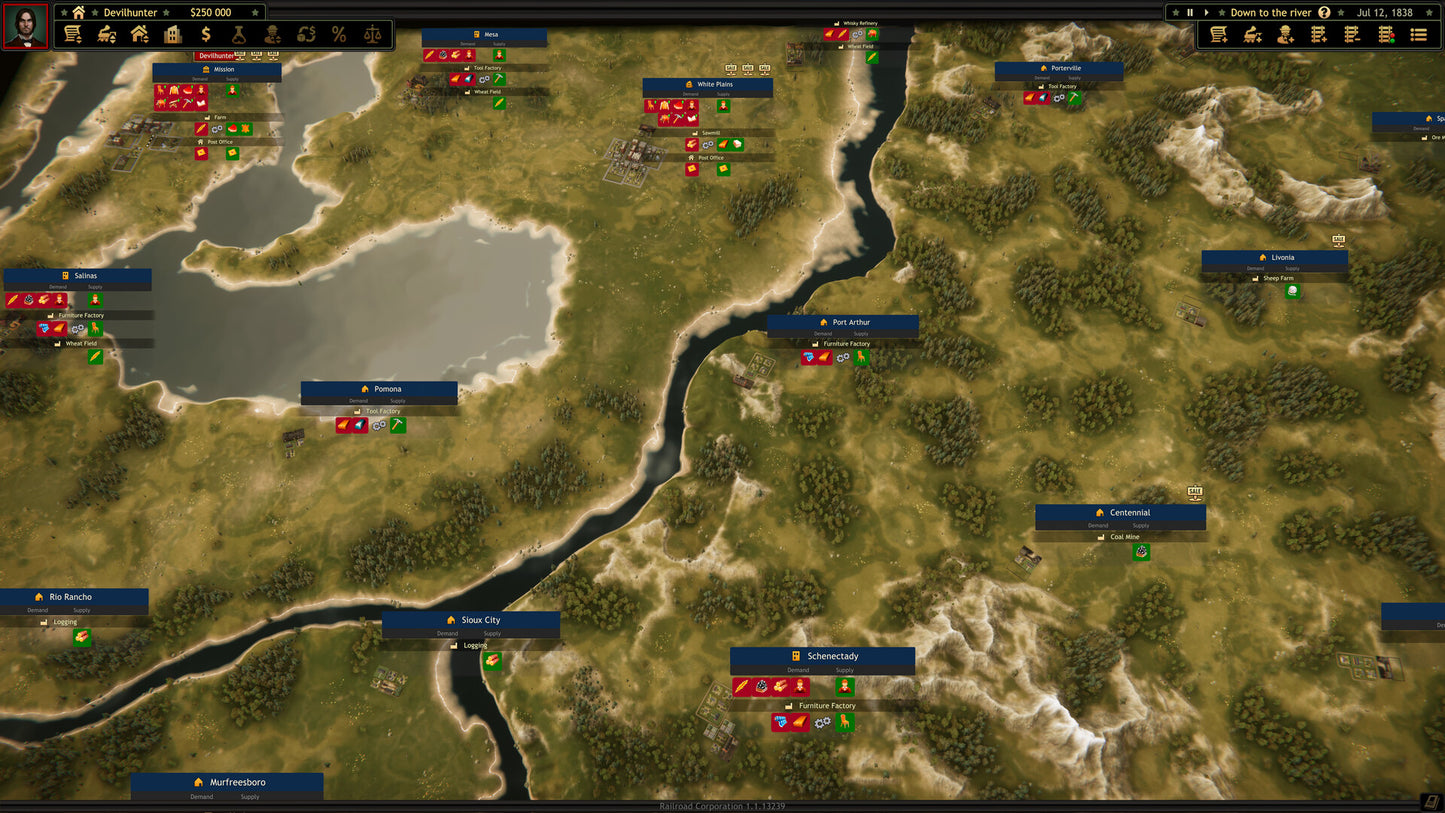Open the hamburger list menu

click(1418, 33)
